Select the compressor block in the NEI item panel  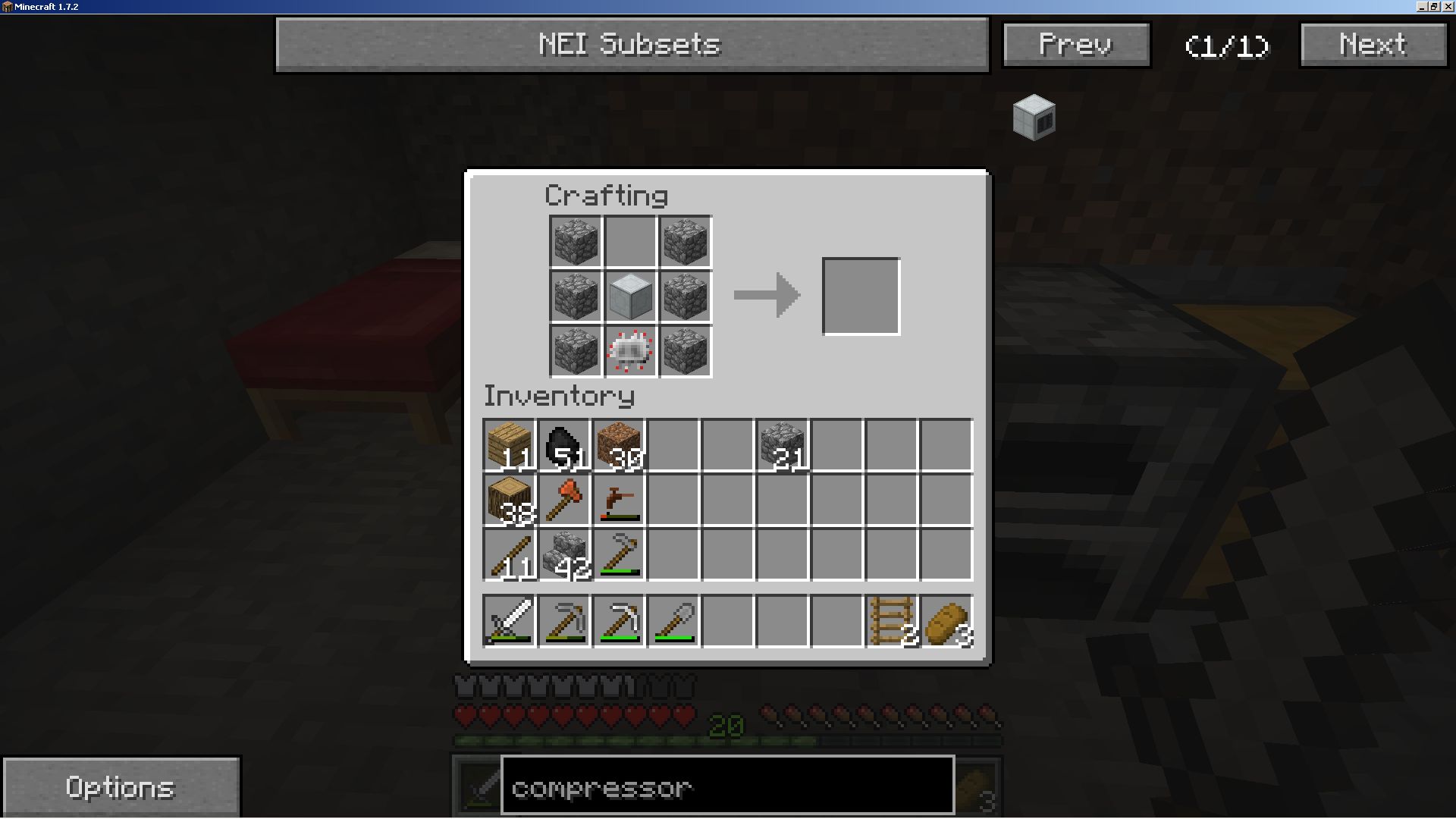pos(1034,118)
